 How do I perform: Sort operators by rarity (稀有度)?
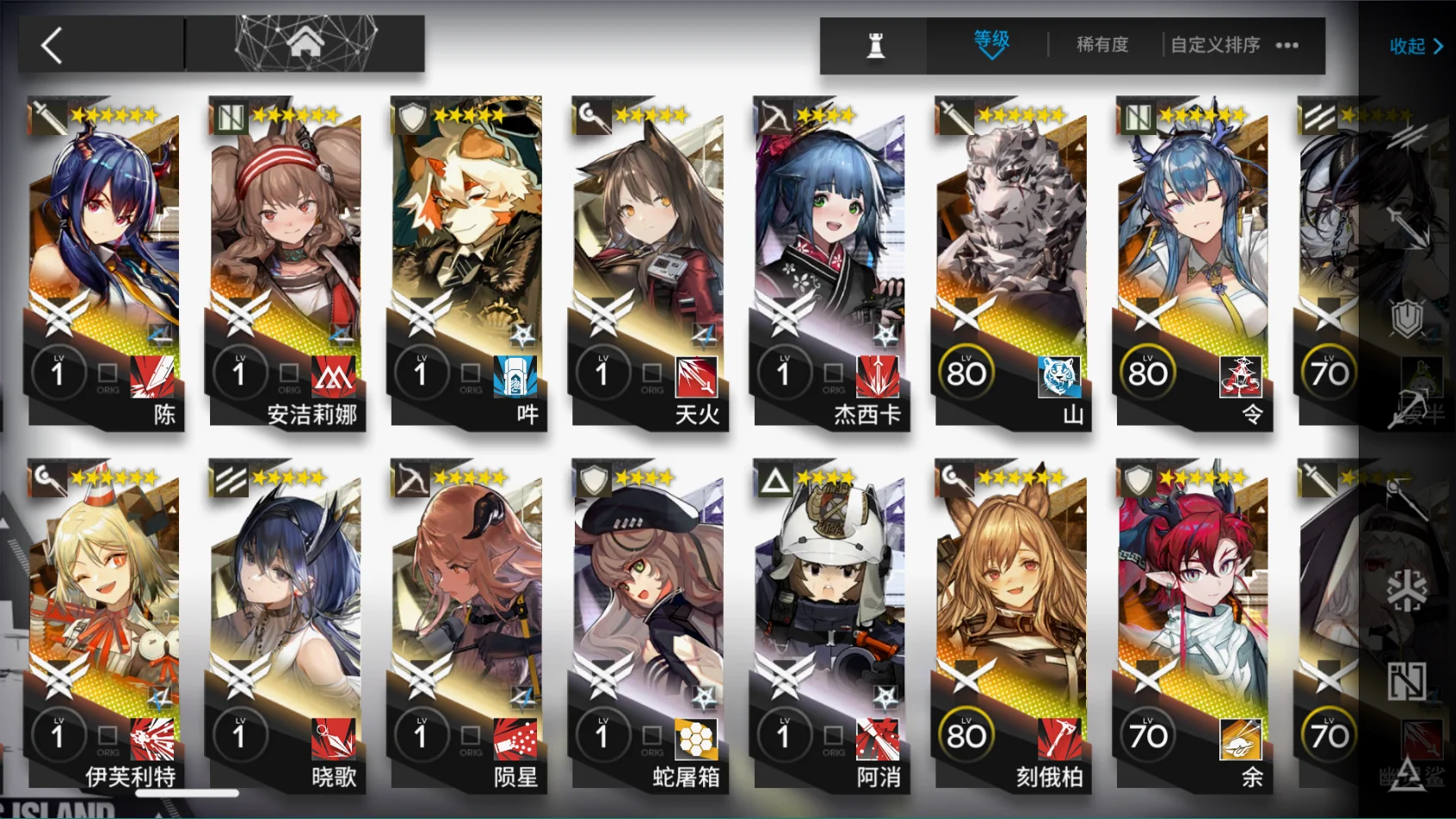tap(1102, 45)
